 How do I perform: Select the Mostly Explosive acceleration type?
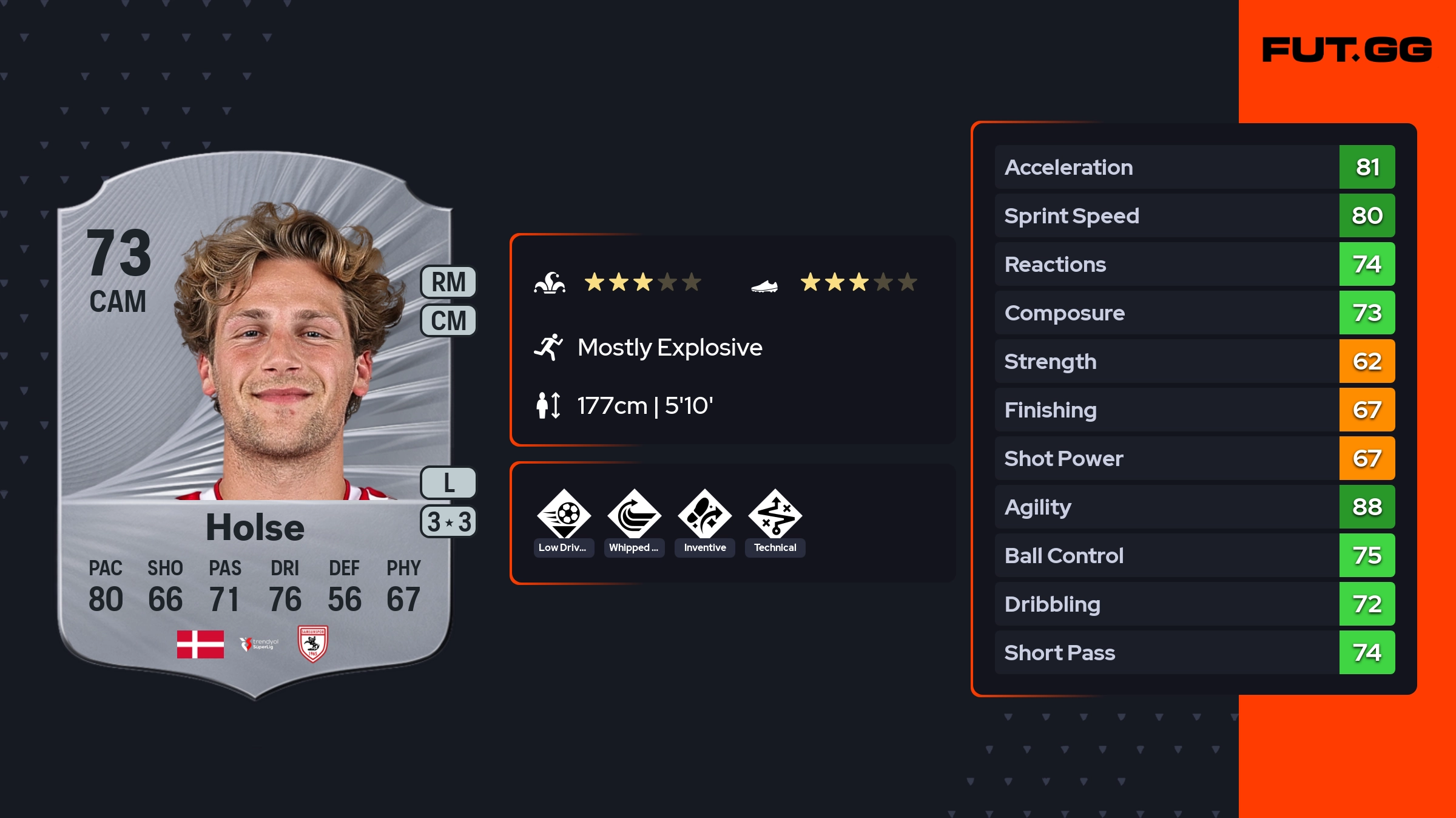coord(669,348)
